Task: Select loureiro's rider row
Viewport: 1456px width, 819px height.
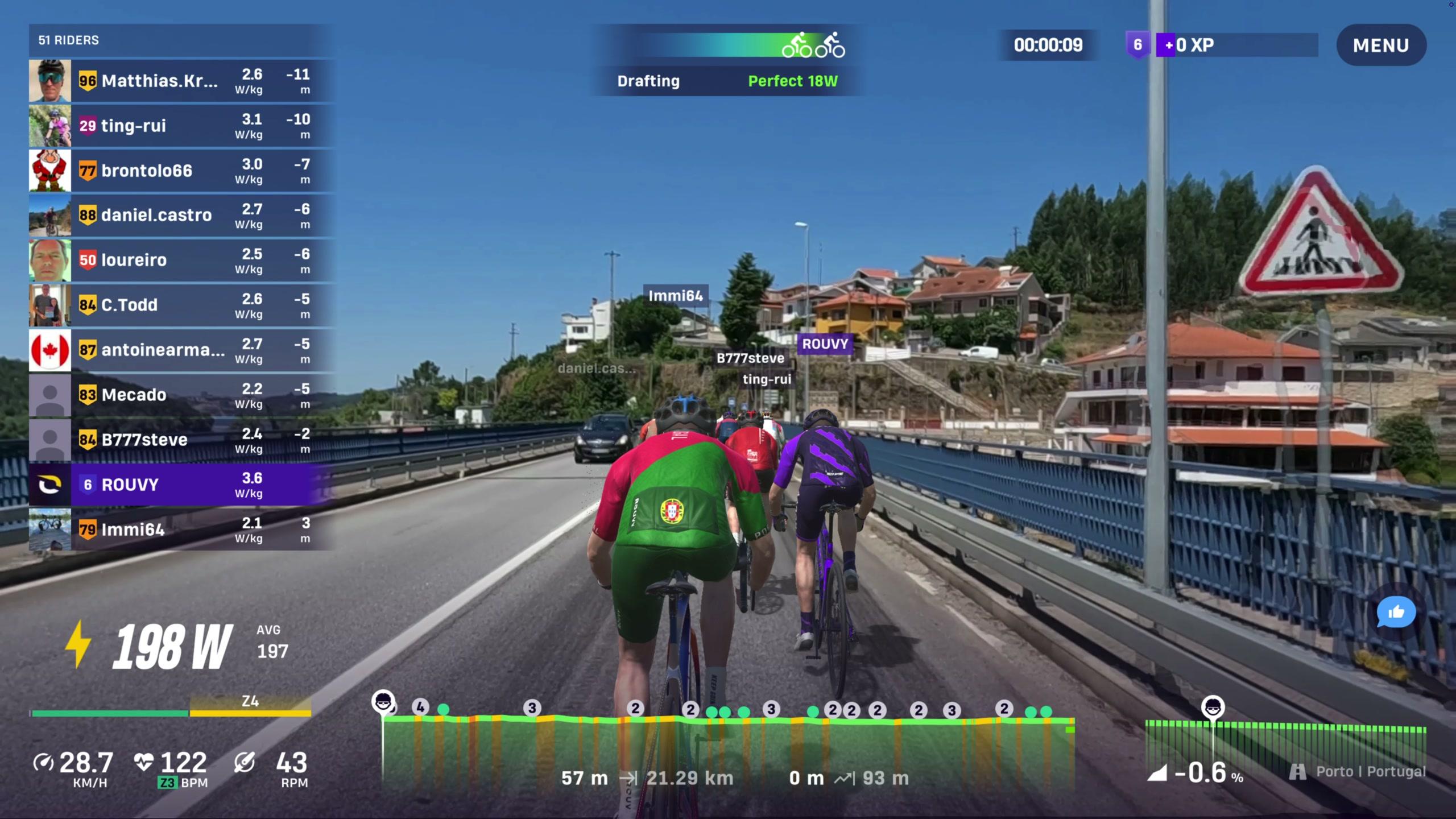Action: pos(181,260)
